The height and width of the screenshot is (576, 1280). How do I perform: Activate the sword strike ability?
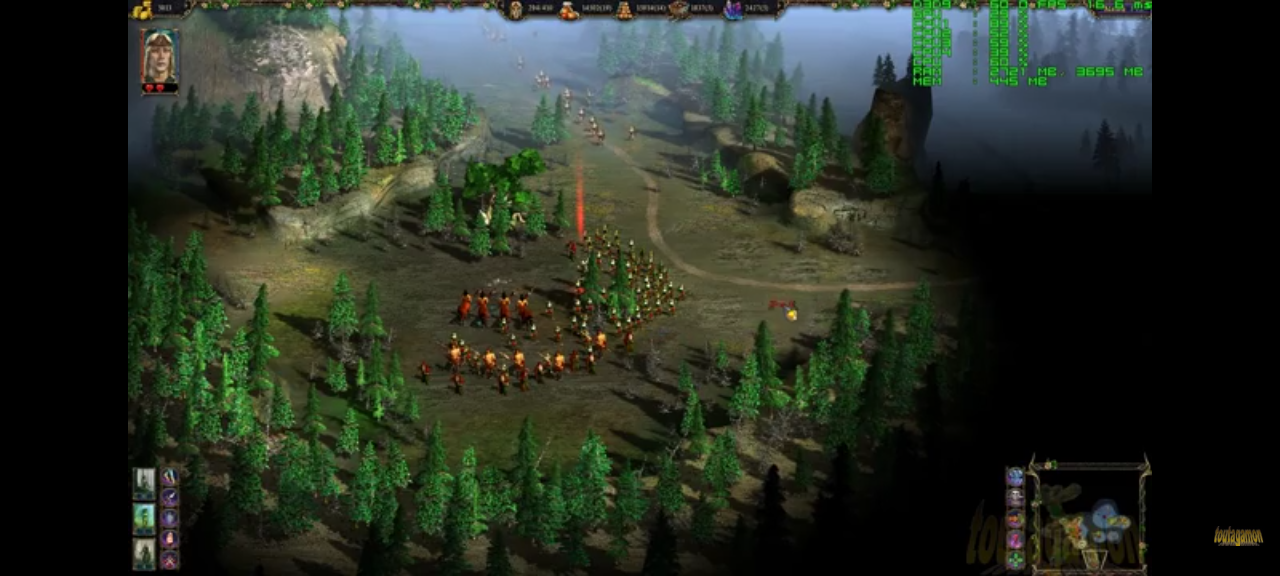[170, 497]
